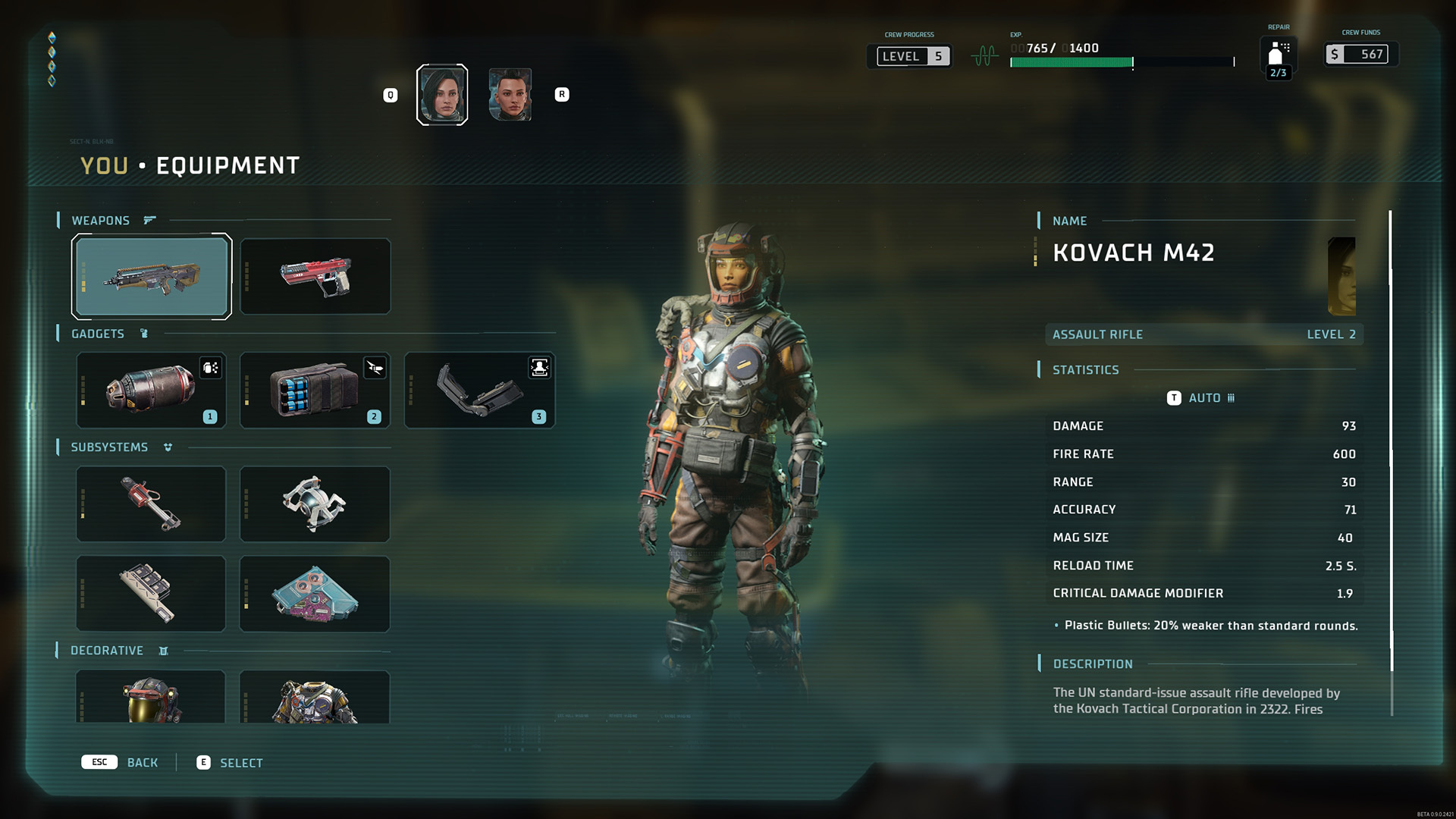Switch to the dark-haired character portrait
The image size is (1456, 819).
point(442,95)
